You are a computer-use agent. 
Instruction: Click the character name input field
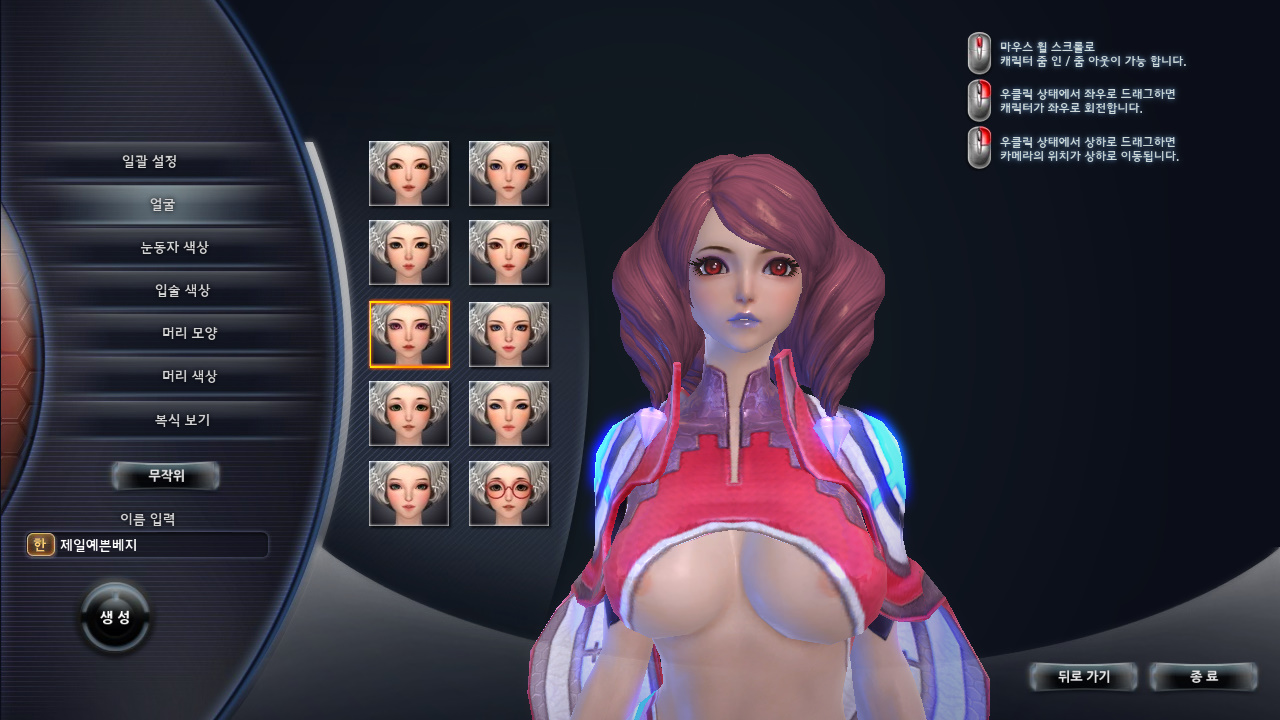pos(160,545)
